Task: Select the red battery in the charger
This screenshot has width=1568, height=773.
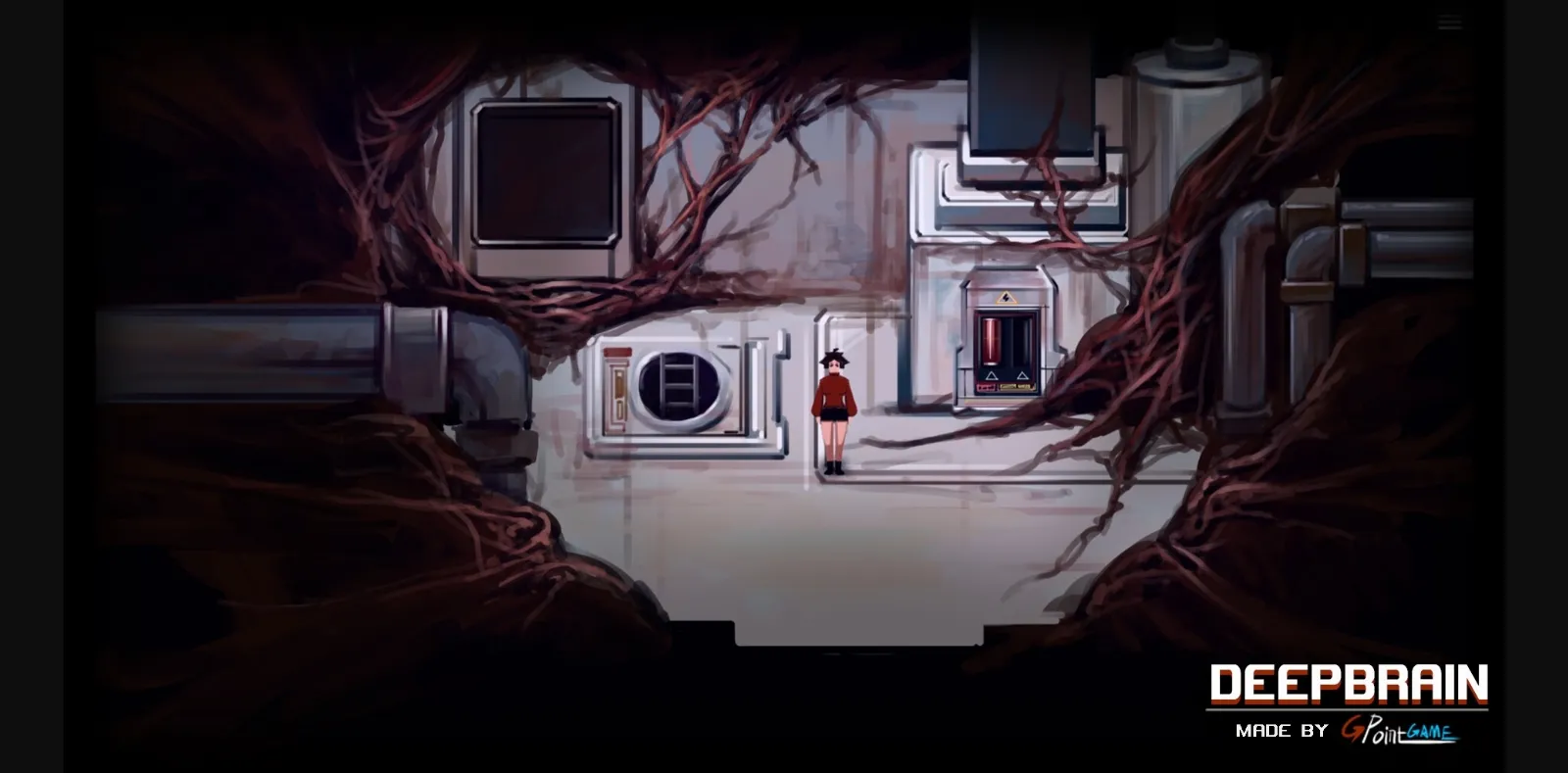Action: [x=992, y=340]
